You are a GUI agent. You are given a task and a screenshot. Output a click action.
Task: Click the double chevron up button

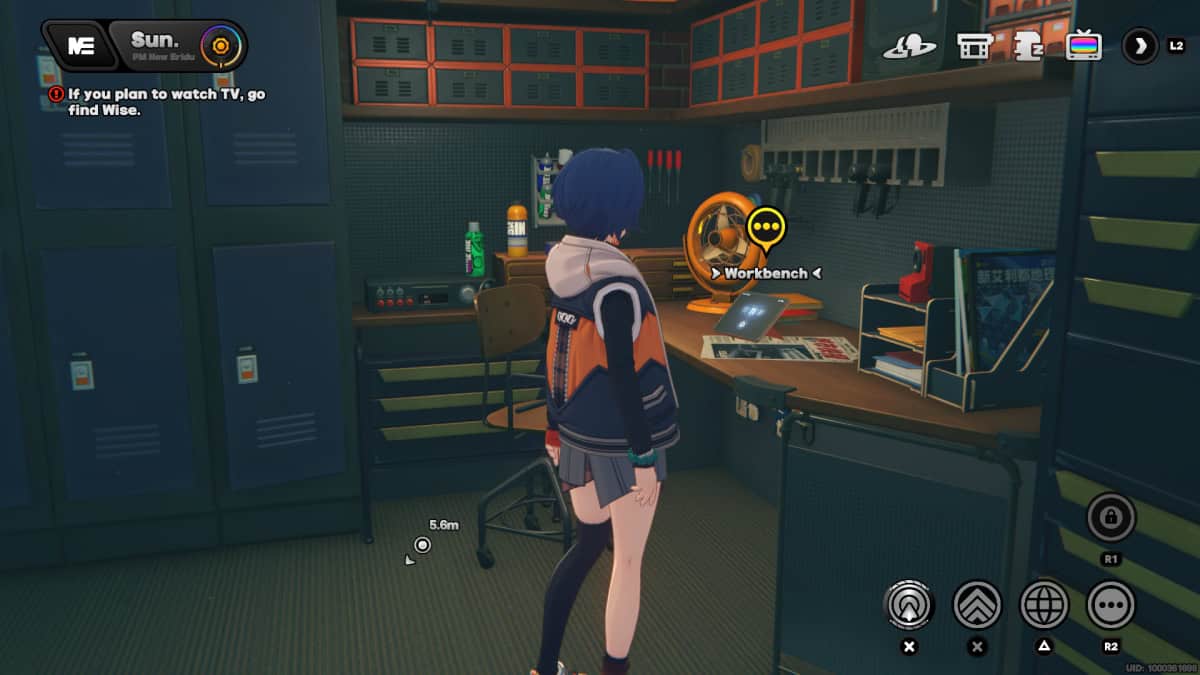click(977, 604)
